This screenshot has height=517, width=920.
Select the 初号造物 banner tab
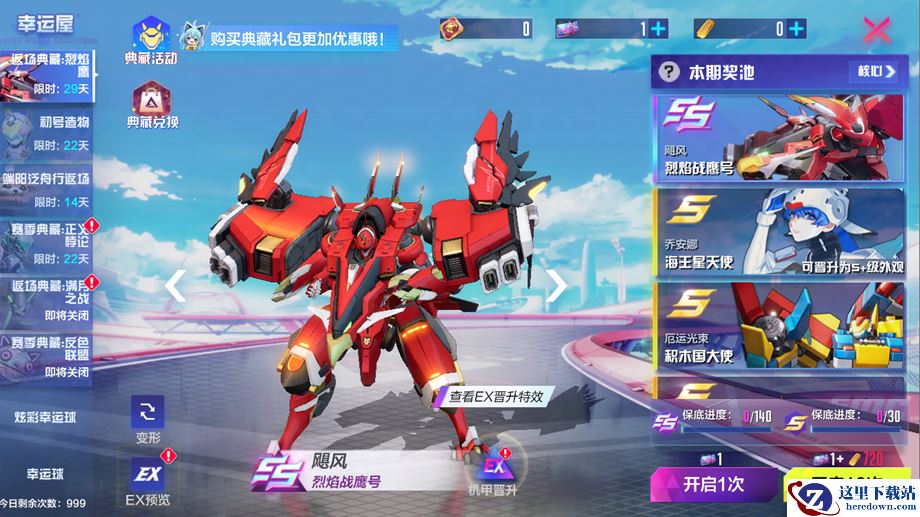47,132
